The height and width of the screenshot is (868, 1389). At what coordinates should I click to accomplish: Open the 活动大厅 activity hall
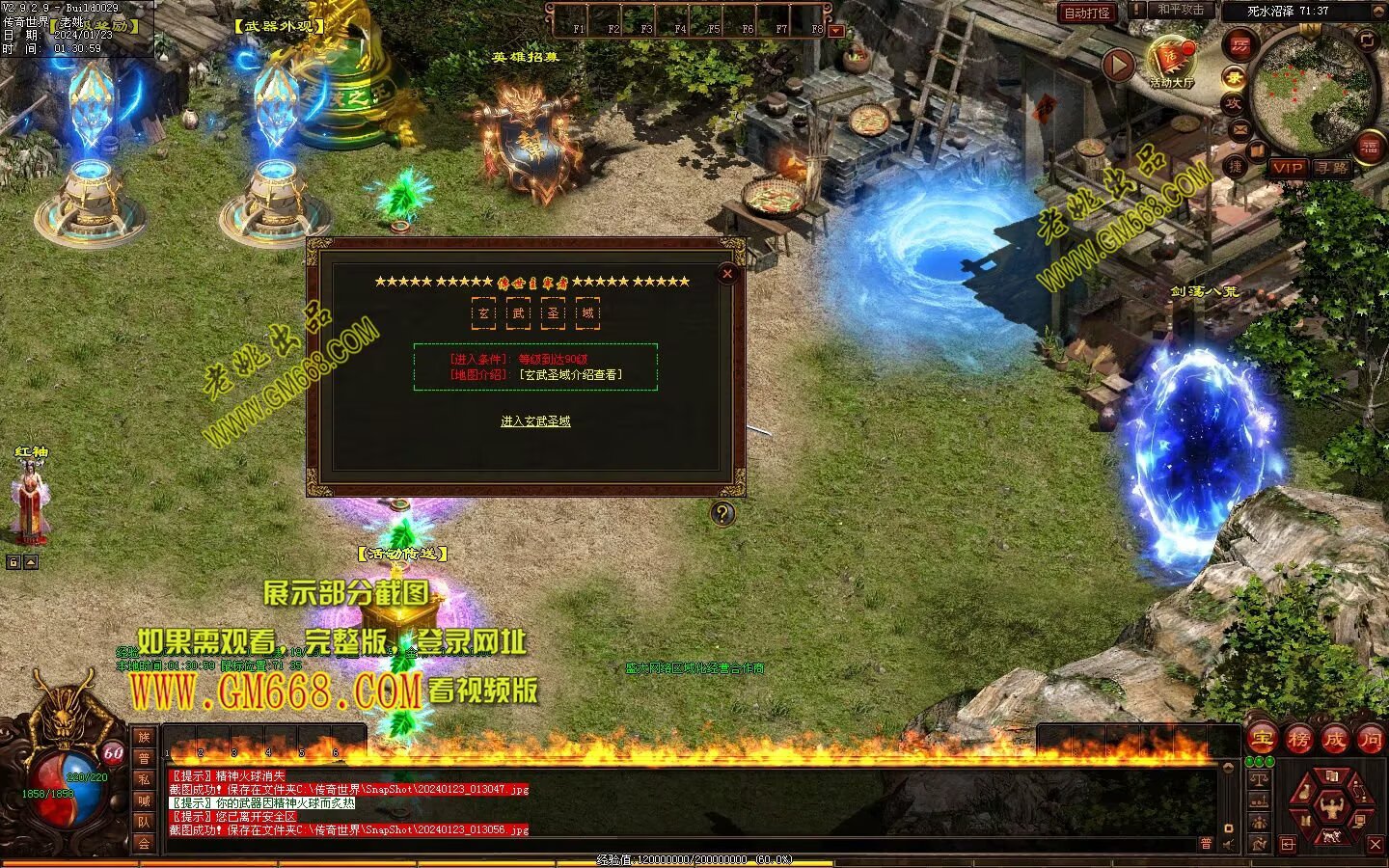click(1171, 62)
